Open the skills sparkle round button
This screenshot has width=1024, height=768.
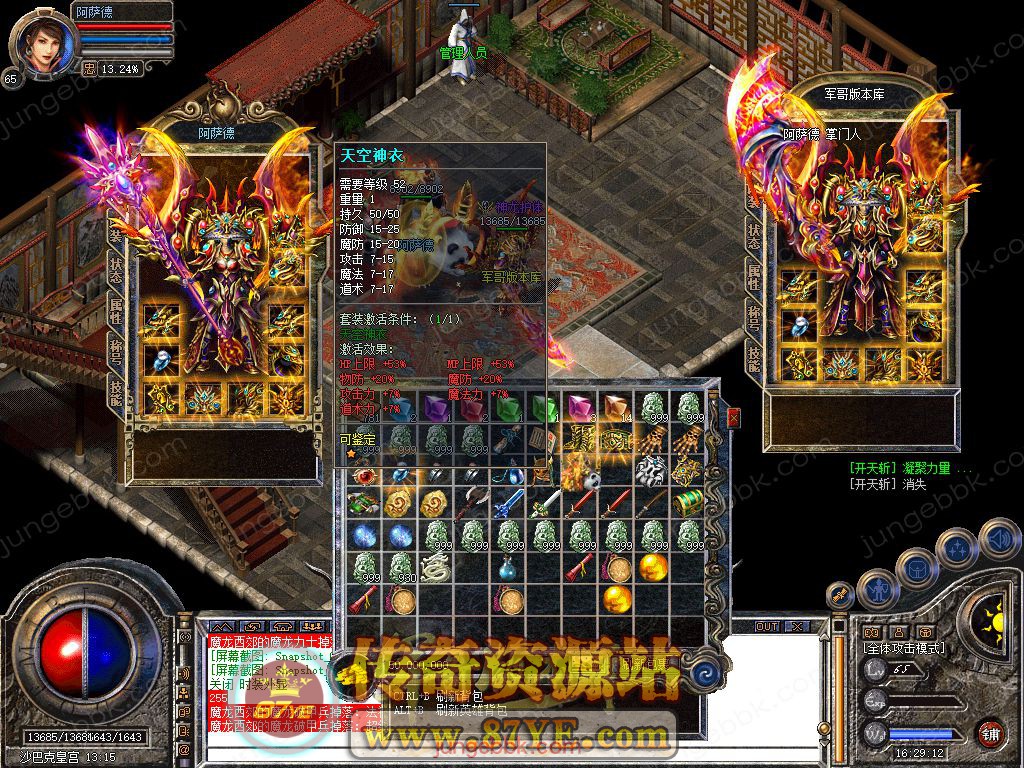[958, 549]
